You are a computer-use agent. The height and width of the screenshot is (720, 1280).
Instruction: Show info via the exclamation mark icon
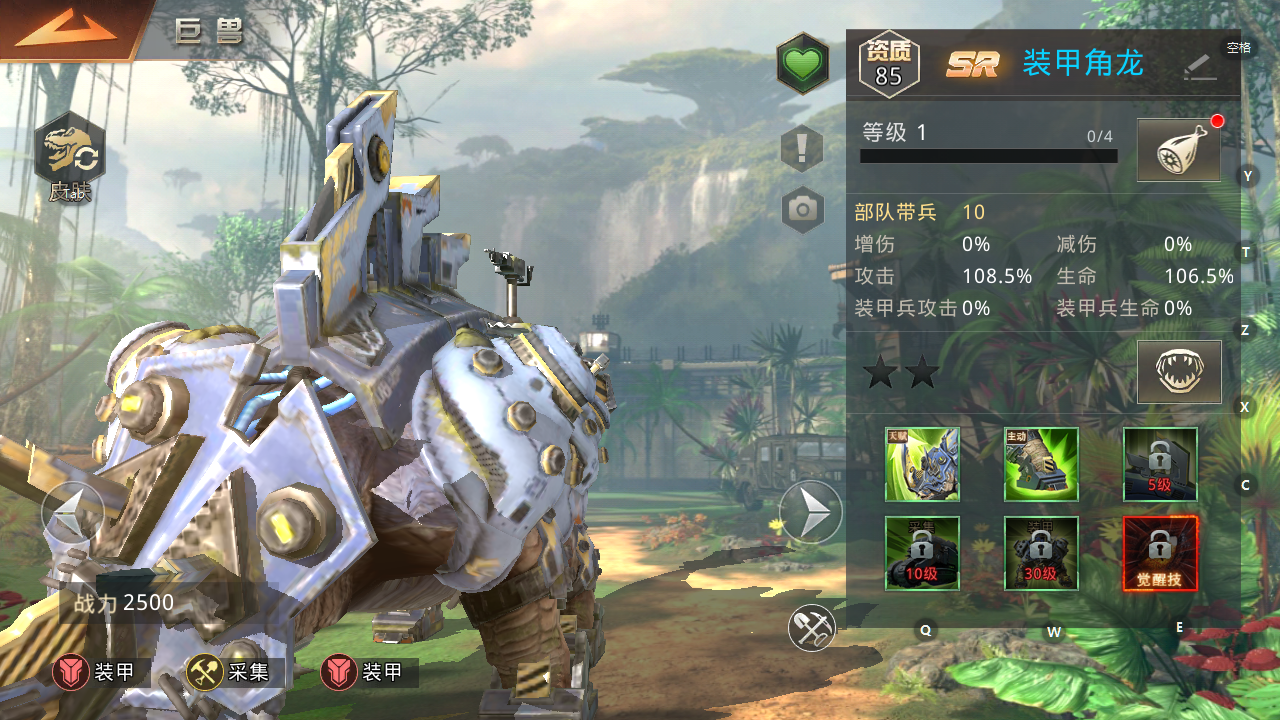pyautogui.click(x=802, y=149)
